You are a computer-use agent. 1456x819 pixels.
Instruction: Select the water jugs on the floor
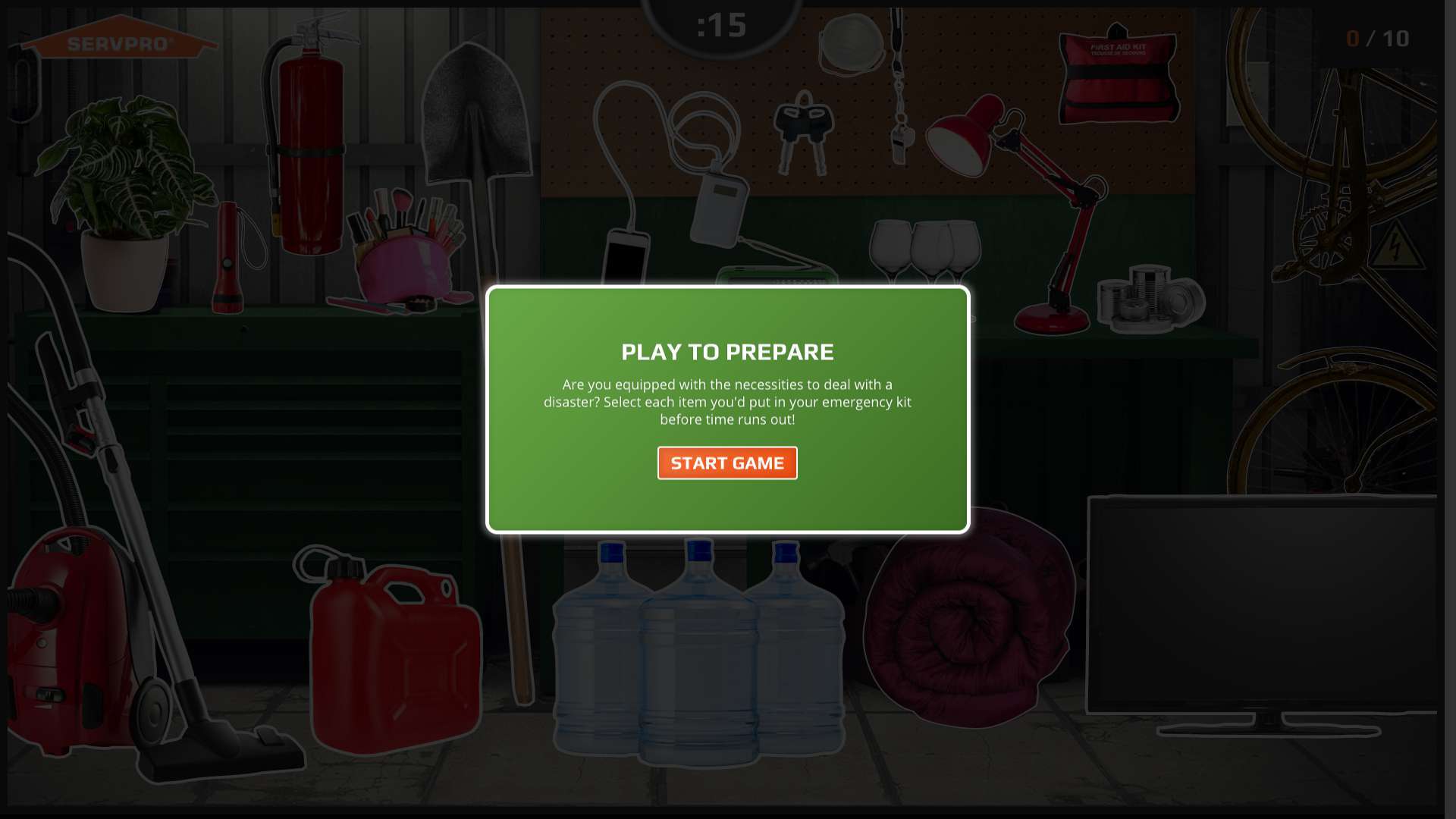[698, 660]
